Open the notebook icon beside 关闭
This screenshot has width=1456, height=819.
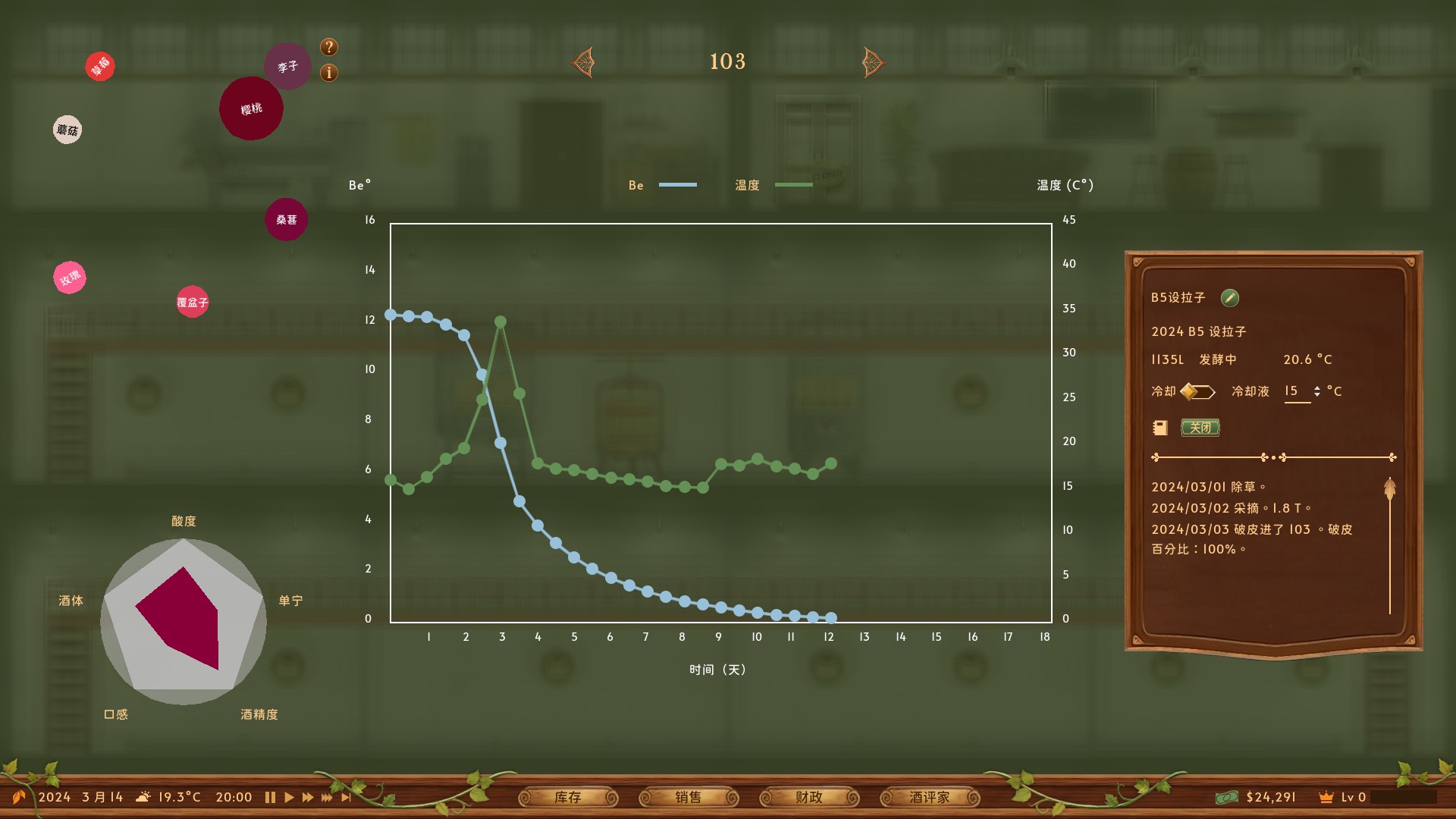pyautogui.click(x=1160, y=428)
